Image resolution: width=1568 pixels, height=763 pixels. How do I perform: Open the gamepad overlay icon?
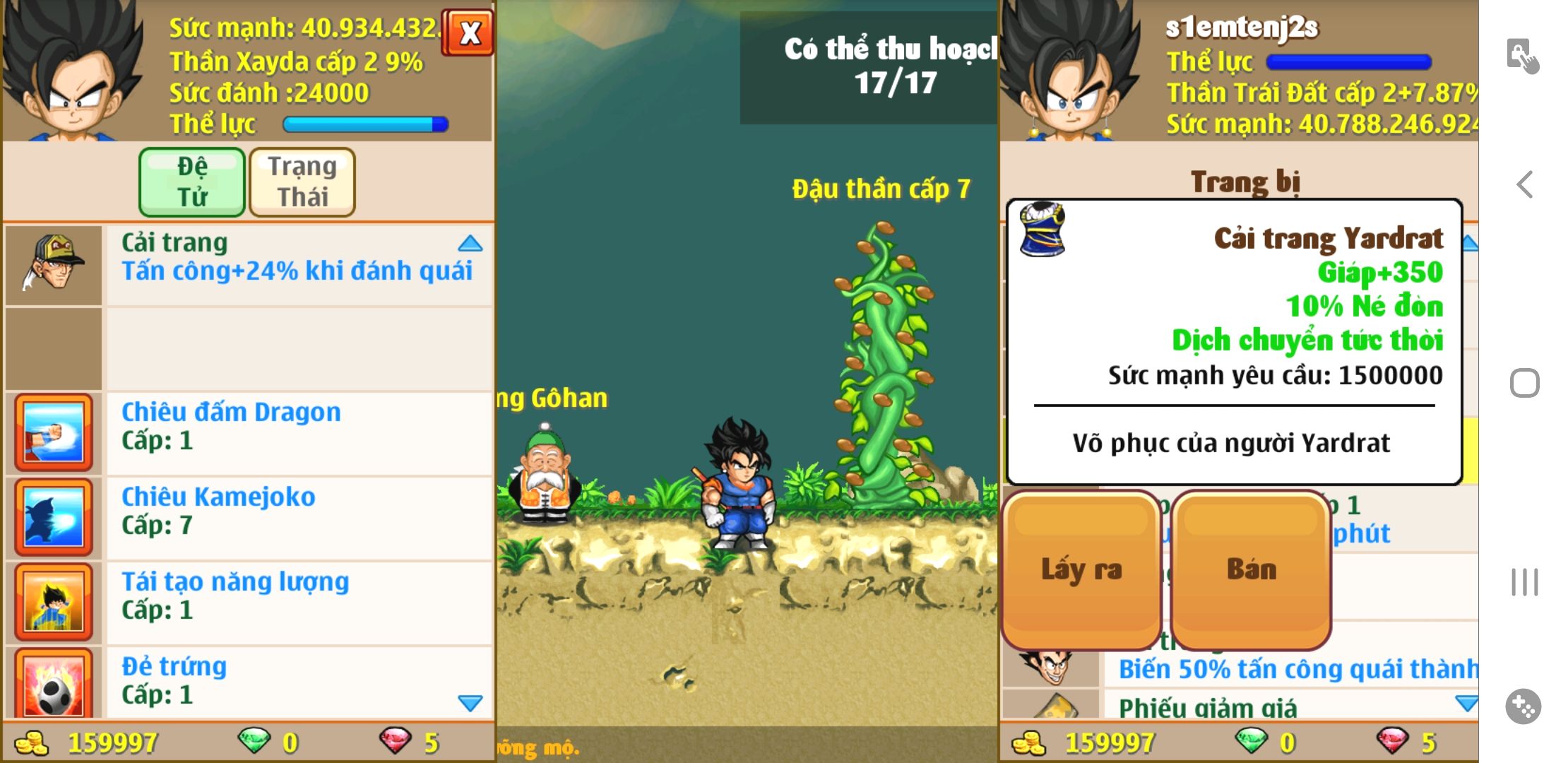pos(1524,706)
